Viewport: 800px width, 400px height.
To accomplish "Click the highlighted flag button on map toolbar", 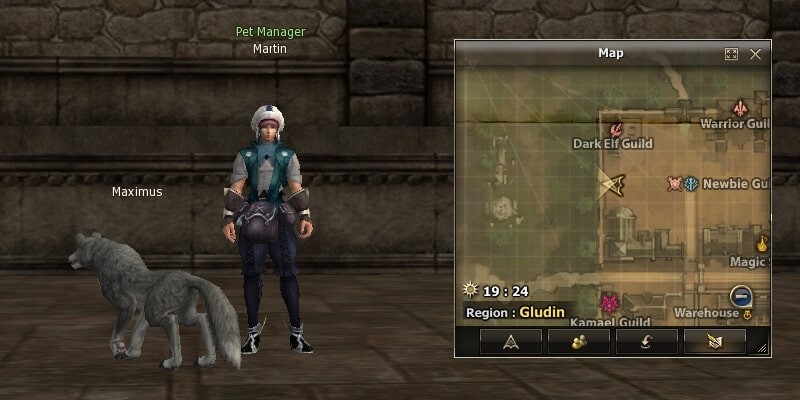I will coord(714,341).
